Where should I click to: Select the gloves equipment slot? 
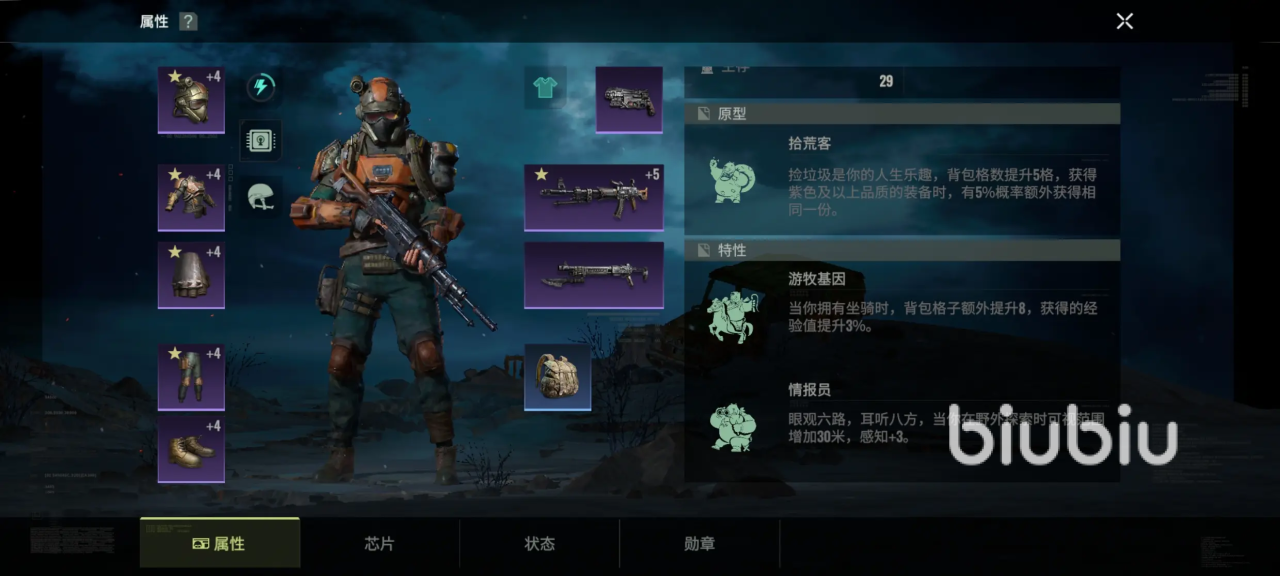tap(191, 274)
